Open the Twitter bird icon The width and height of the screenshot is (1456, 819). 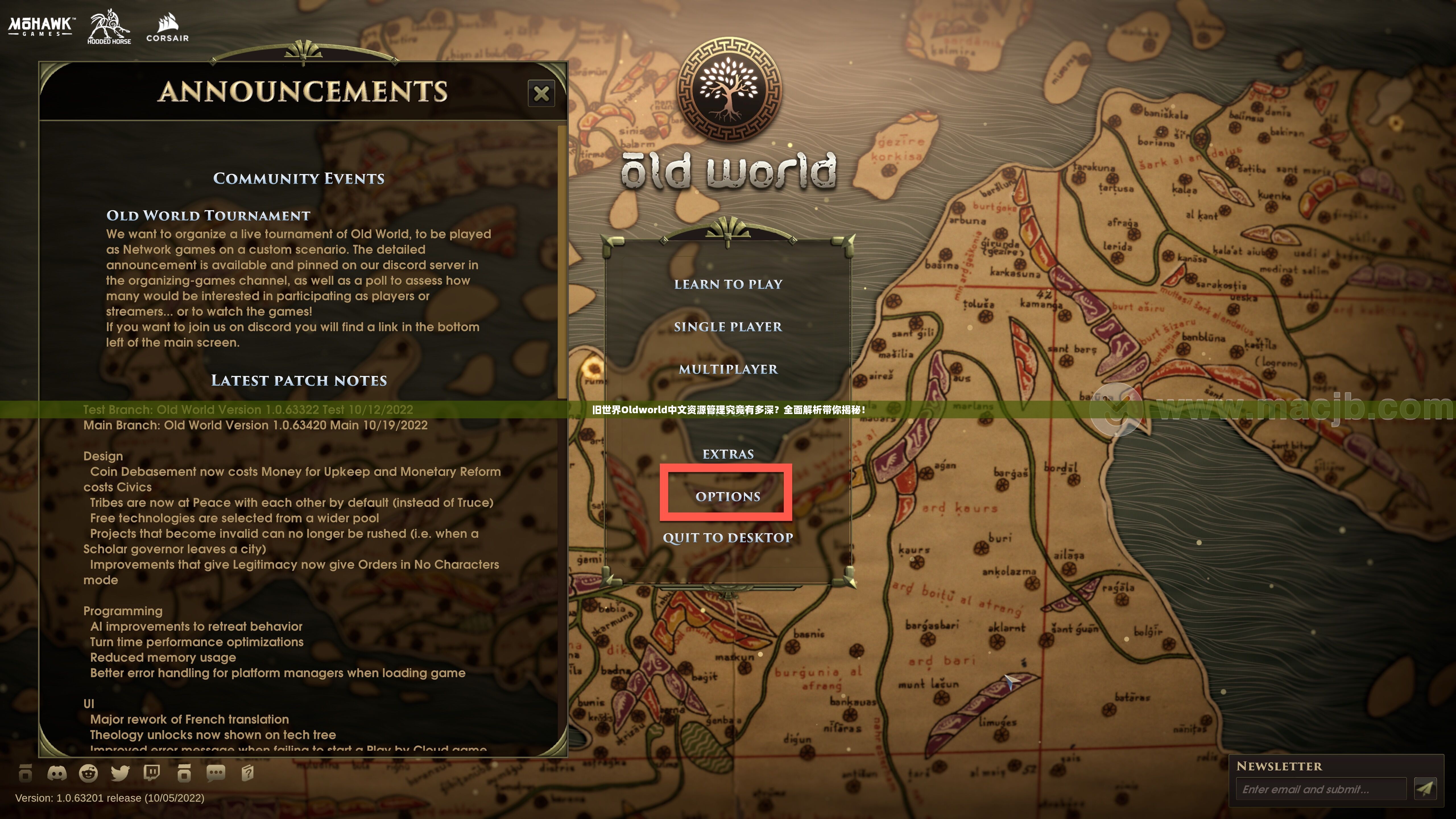120,773
